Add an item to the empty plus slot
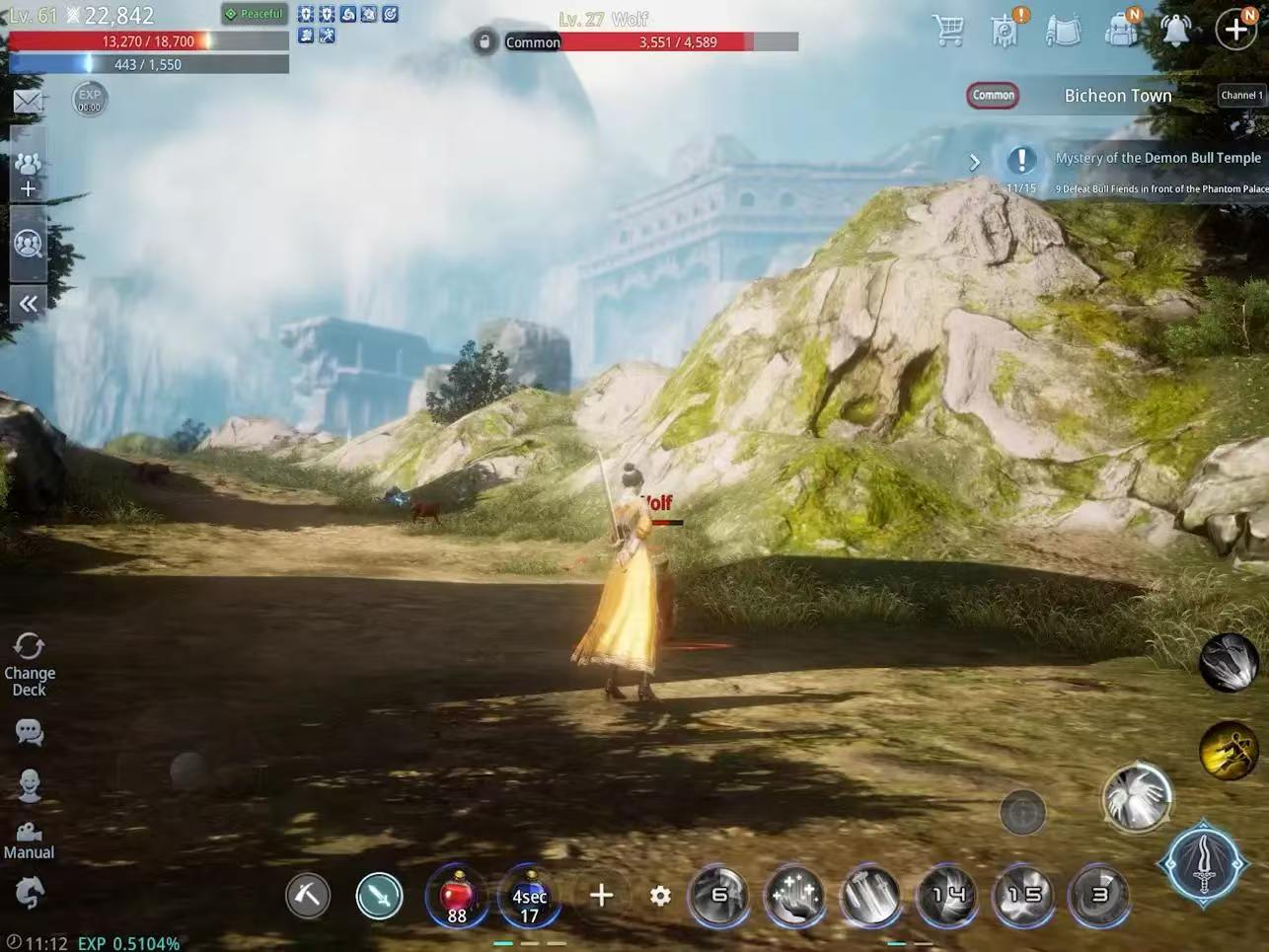 (x=601, y=896)
